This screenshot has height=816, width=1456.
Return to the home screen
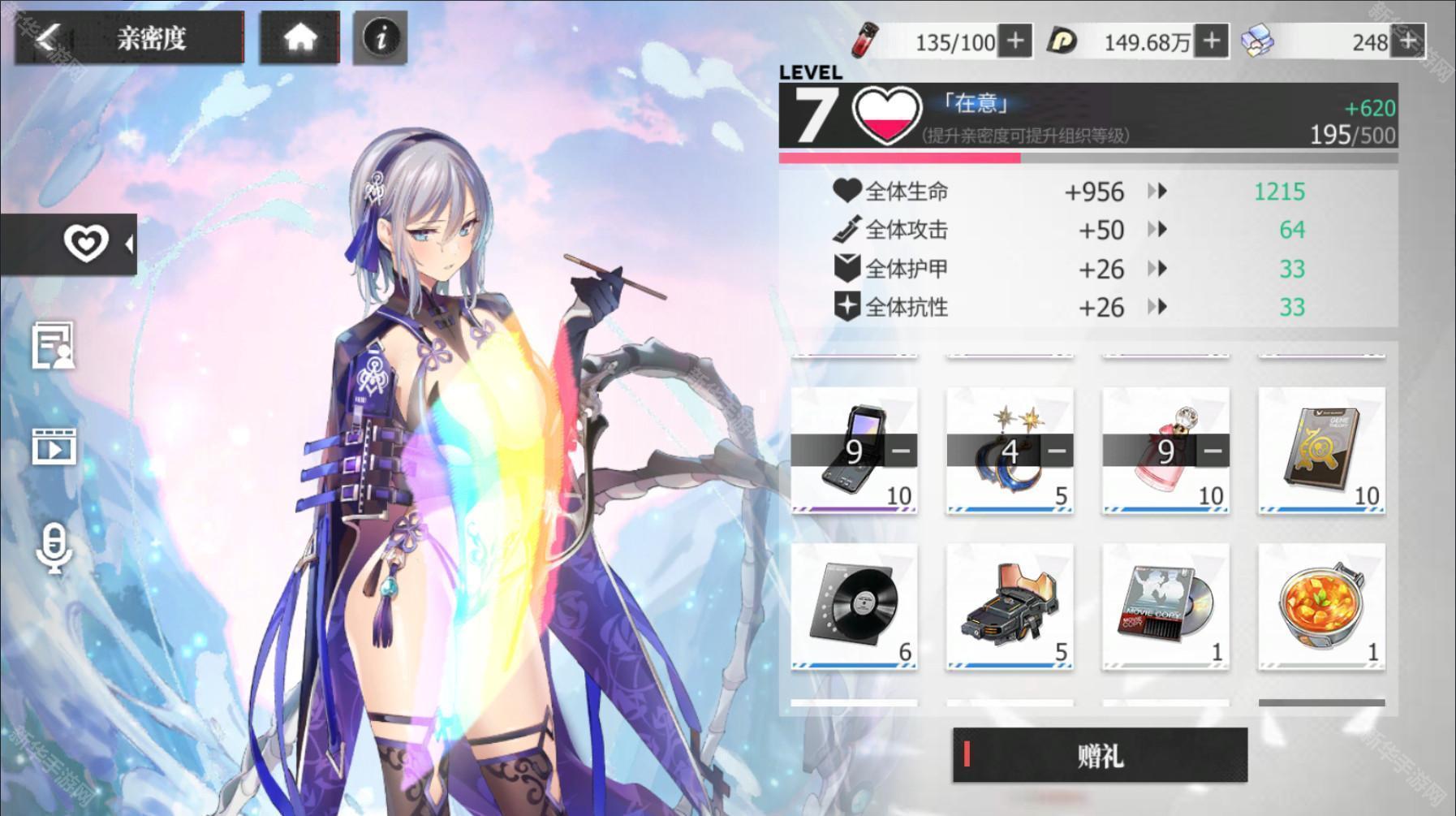click(x=299, y=37)
